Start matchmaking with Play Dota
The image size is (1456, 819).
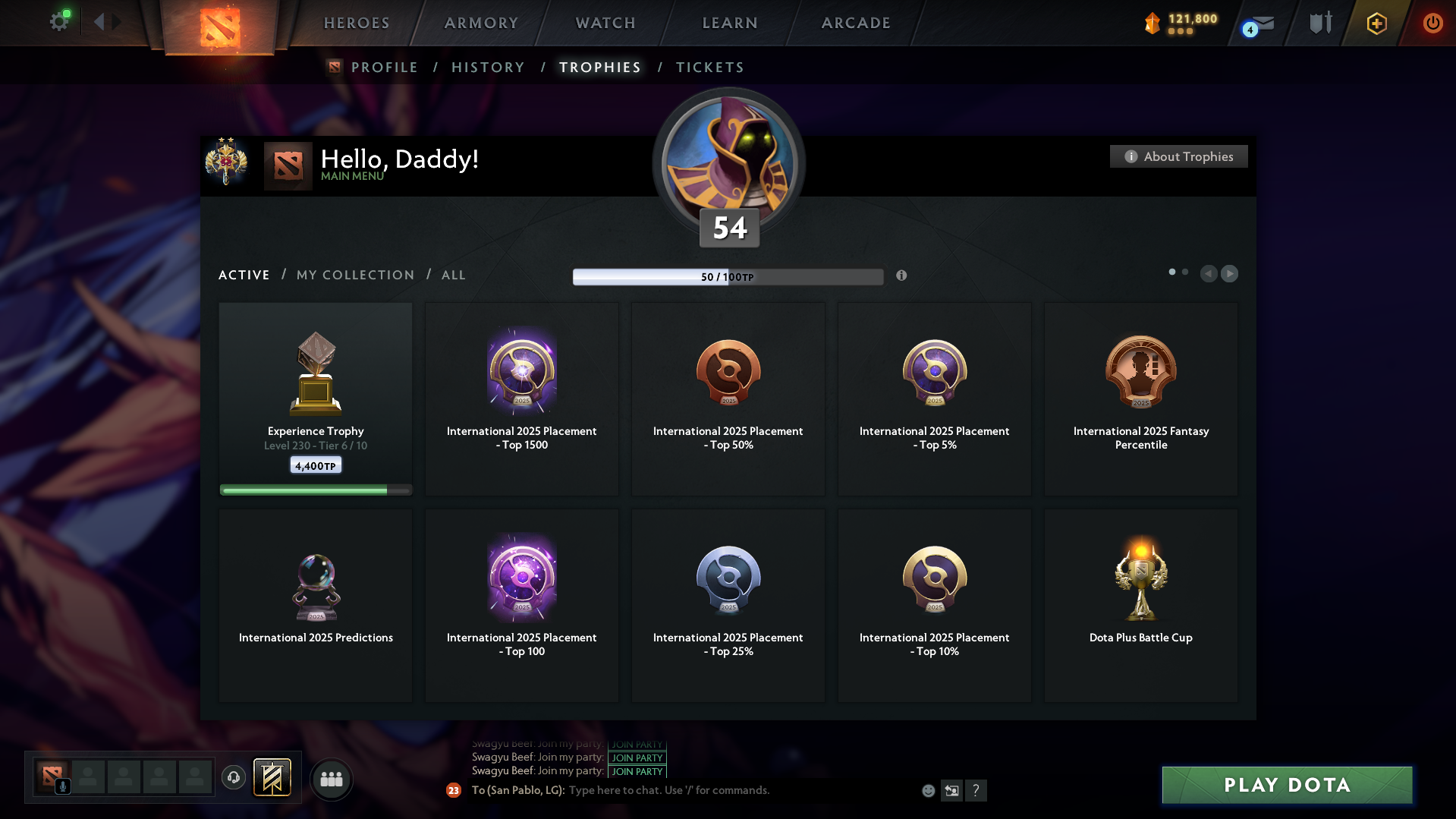(x=1287, y=785)
